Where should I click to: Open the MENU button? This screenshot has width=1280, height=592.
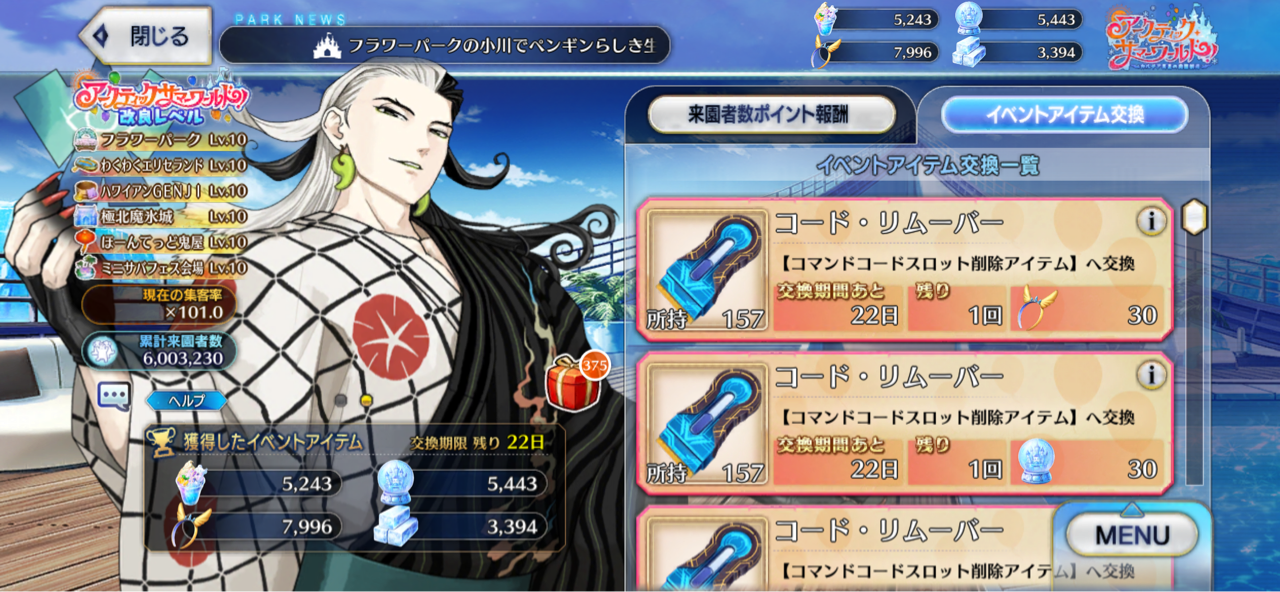click(x=1131, y=535)
